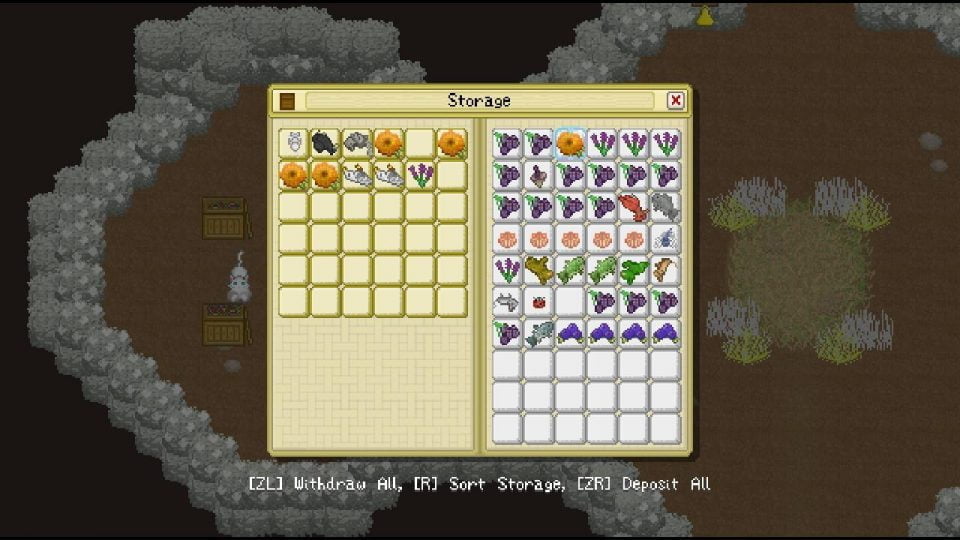Click the brown chest icon in title bar

(288, 100)
